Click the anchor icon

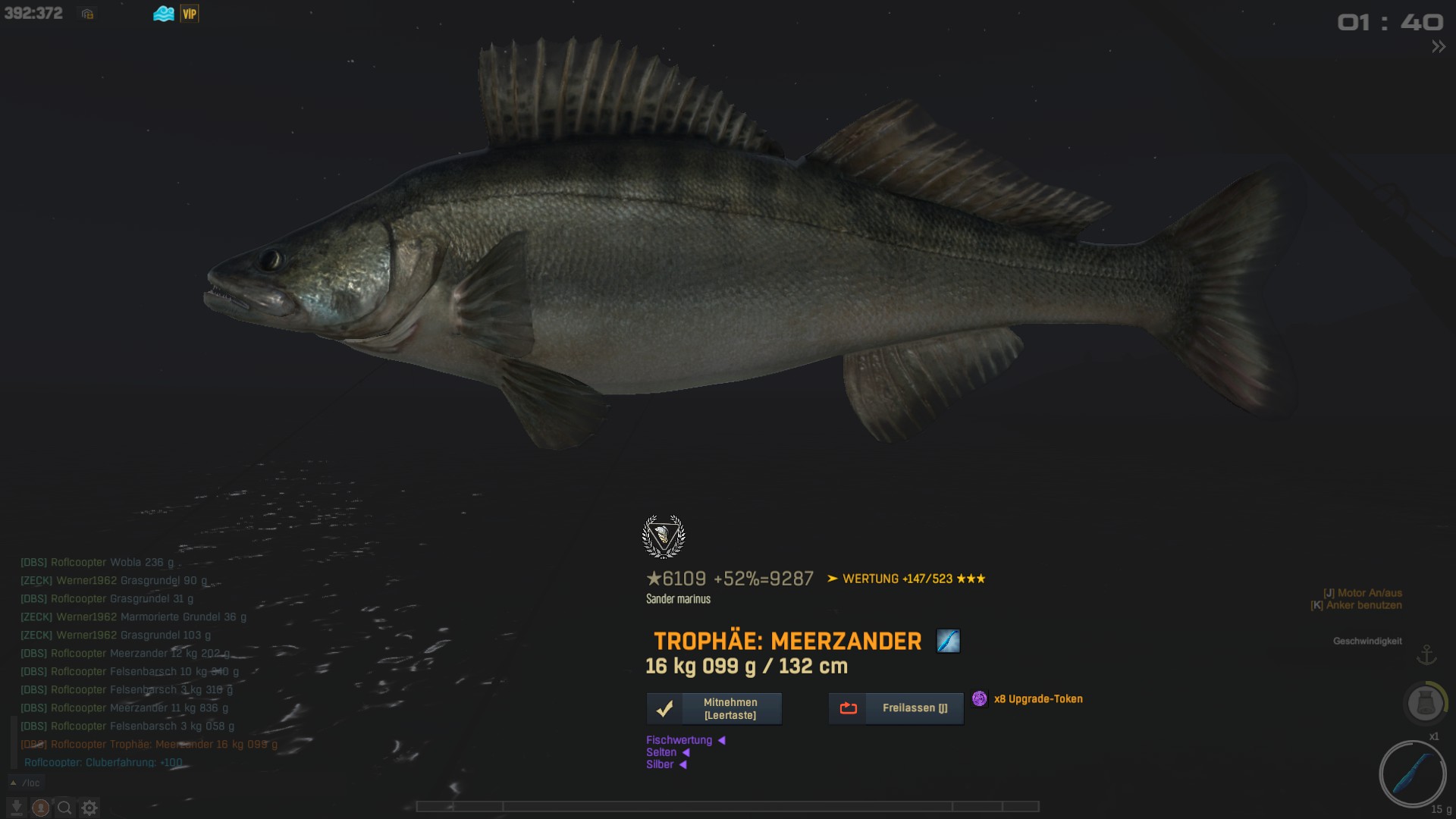(x=1426, y=654)
